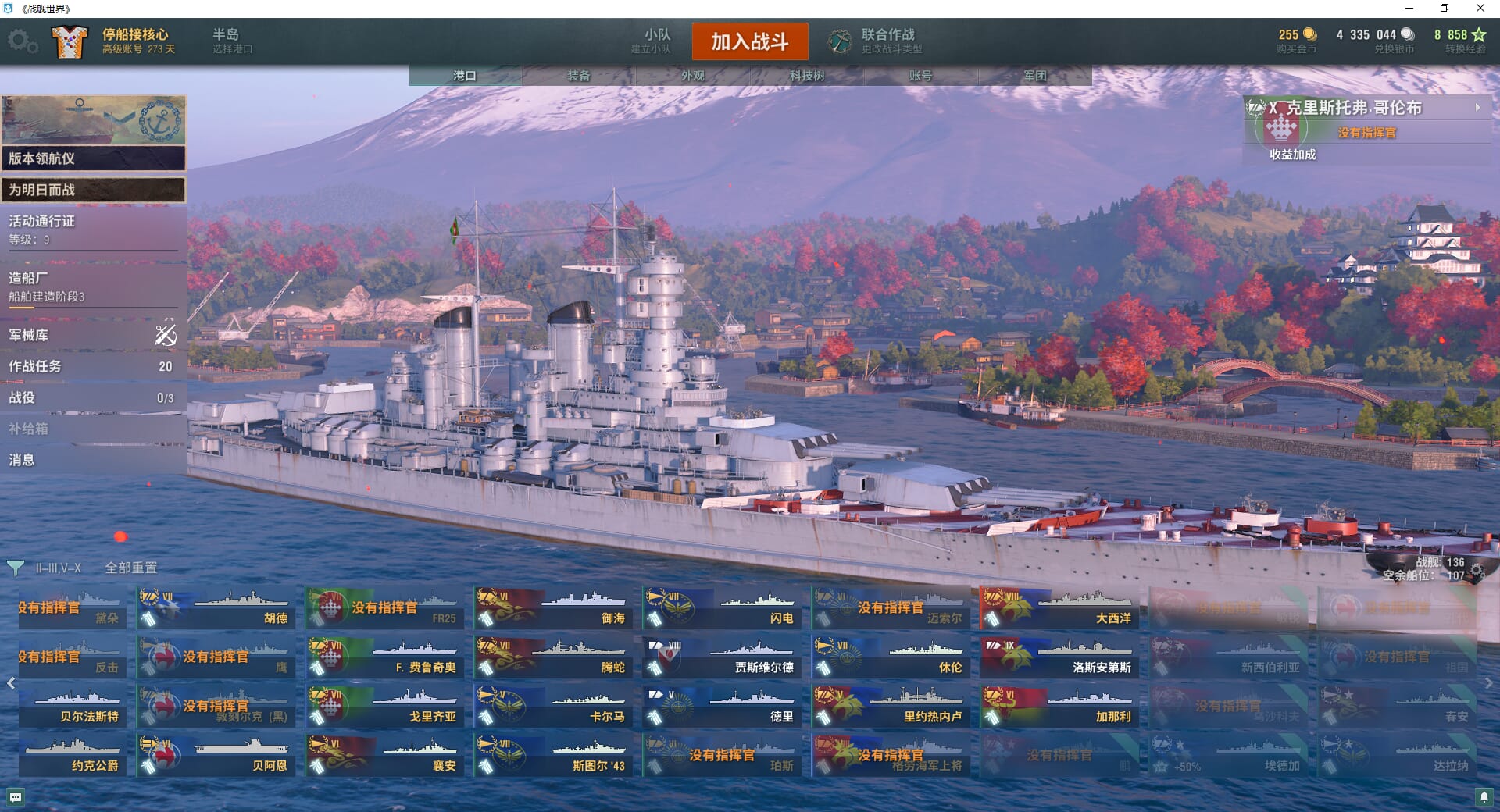The height and width of the screenshot is (812, 1500).
Task: Switch to the 外观 tab
Action: tap(692, 76)
